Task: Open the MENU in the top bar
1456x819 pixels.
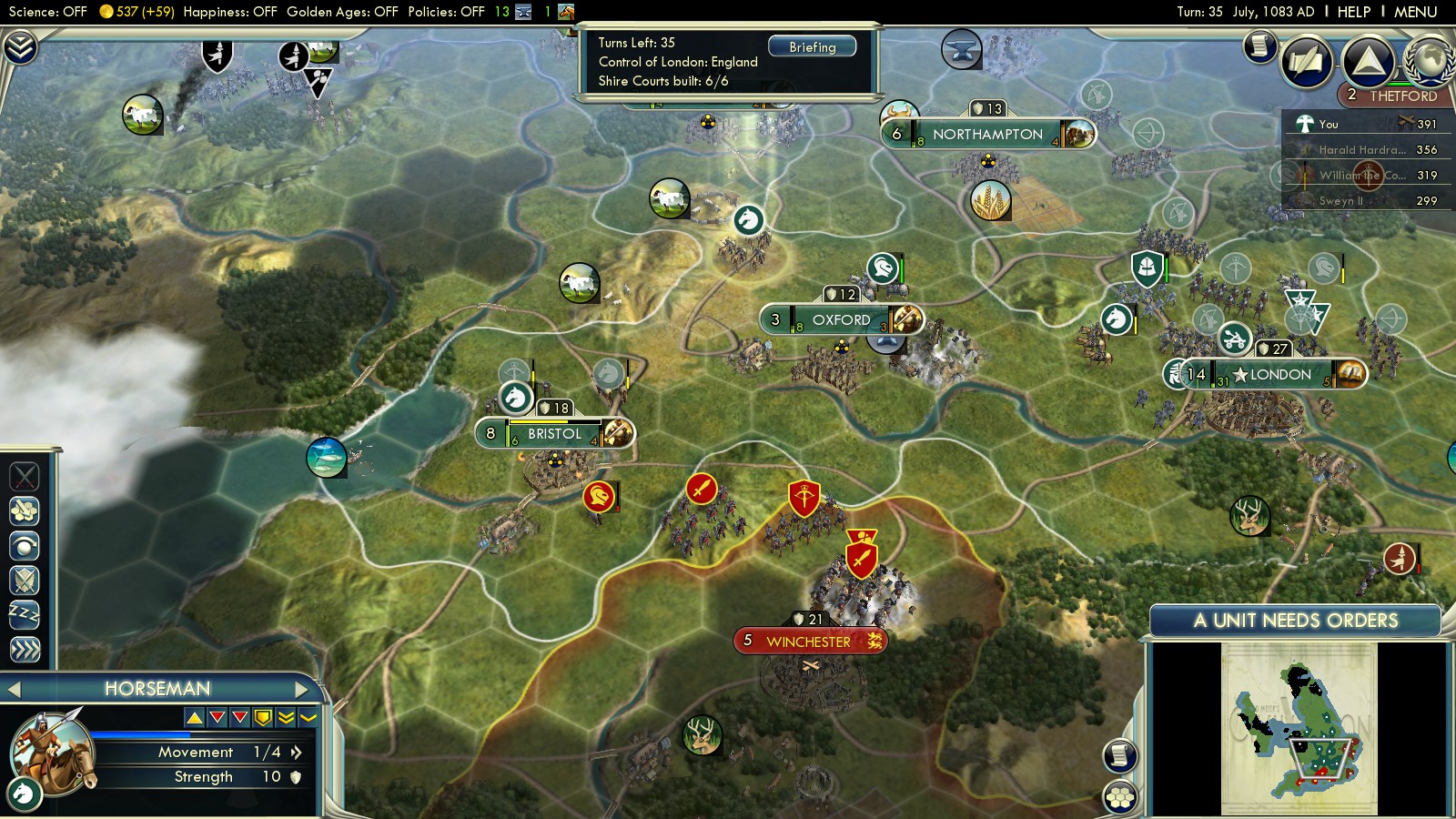Action: pos(1415,12)
